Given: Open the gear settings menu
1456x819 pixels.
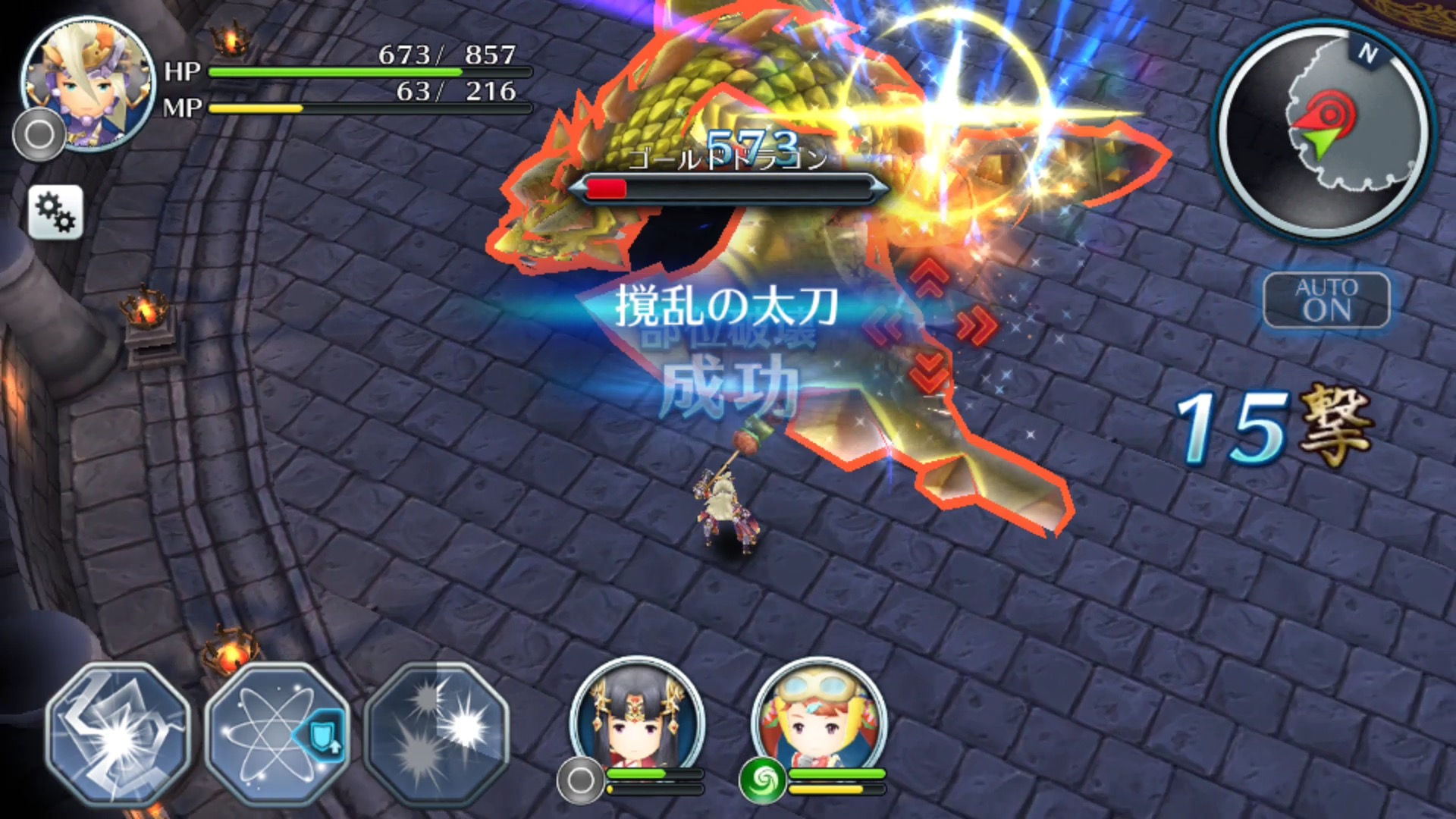Looking at the screenshot, I should (x=55, y=212).
